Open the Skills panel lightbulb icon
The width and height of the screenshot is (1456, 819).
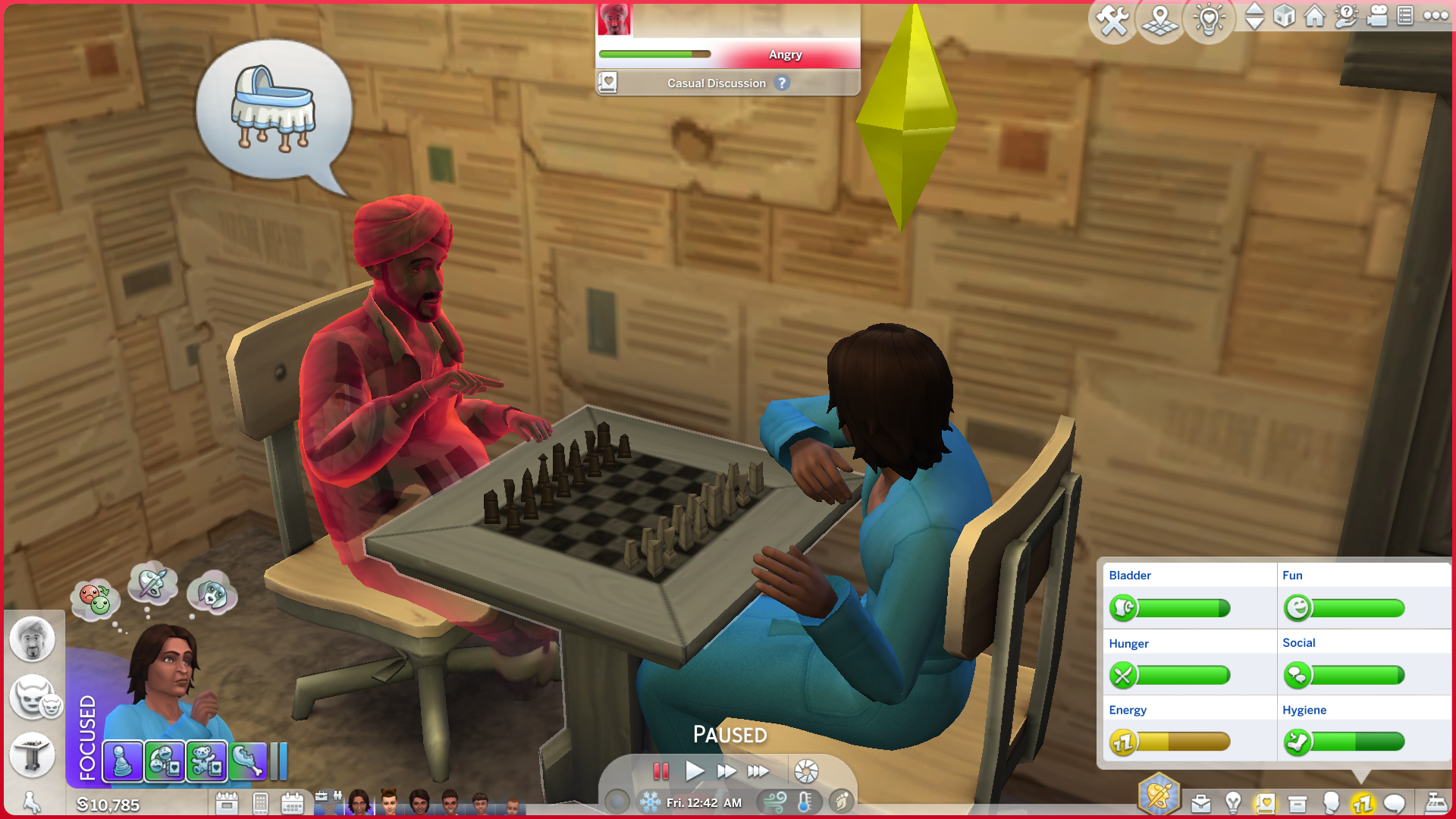tap(1233, 803)
